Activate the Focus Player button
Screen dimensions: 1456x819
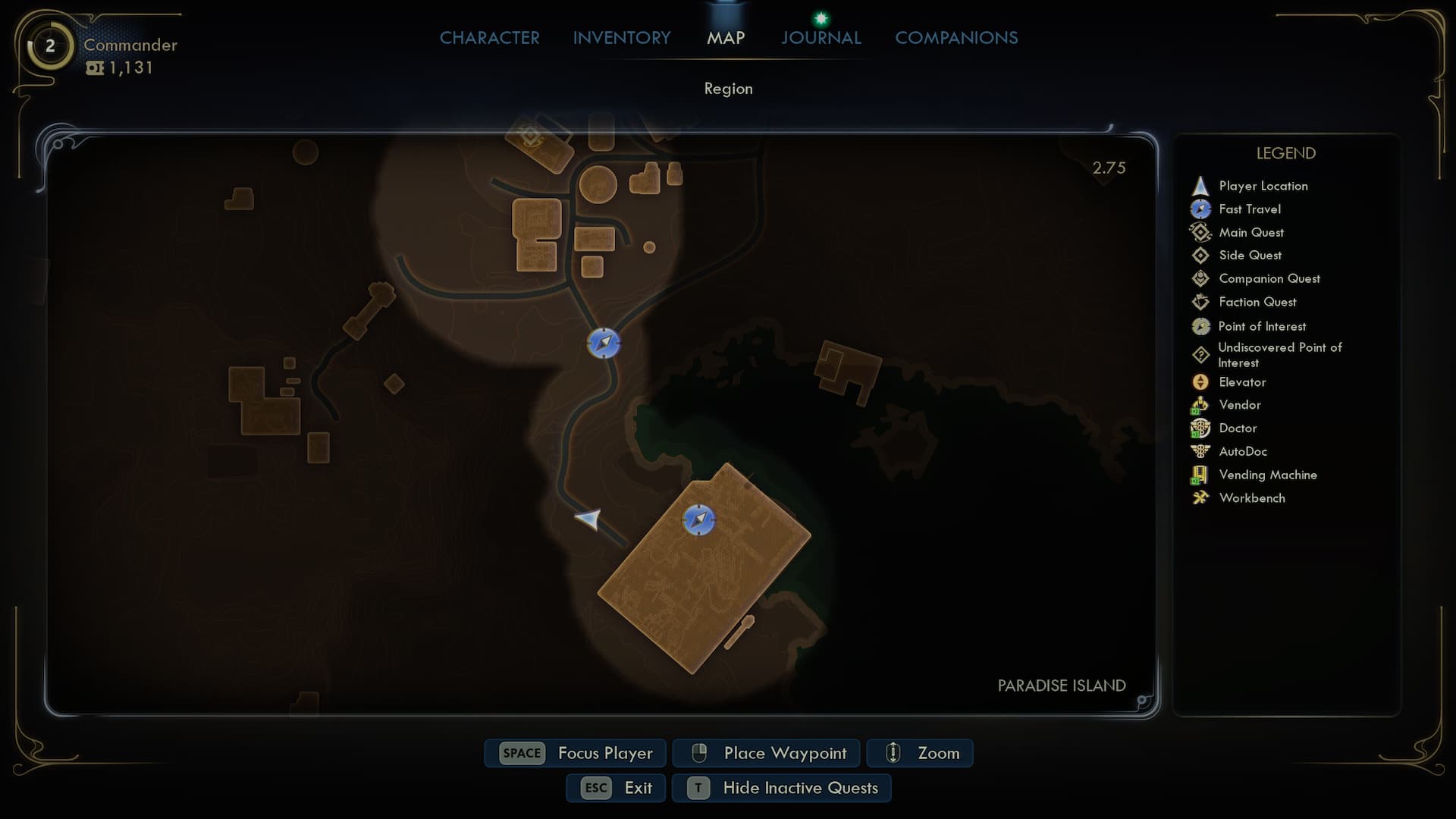click(x=576, y=753)
